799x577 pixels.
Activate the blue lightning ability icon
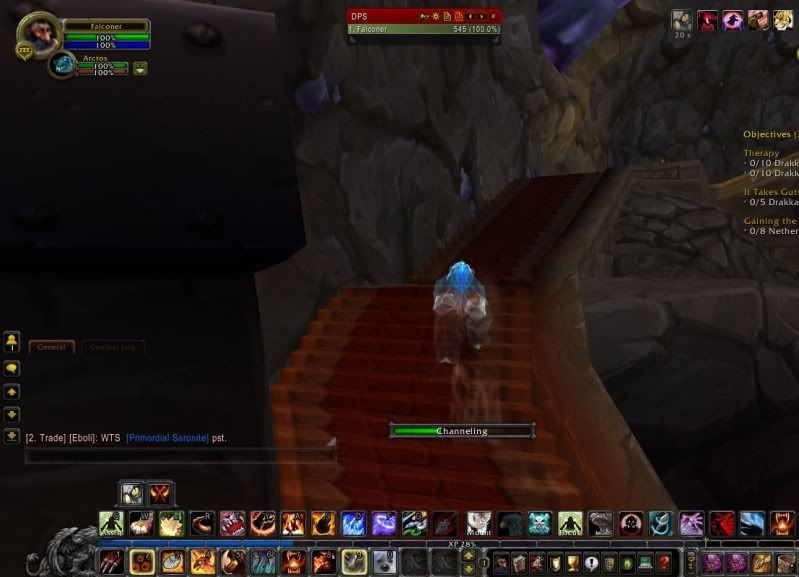coord(353,523)
